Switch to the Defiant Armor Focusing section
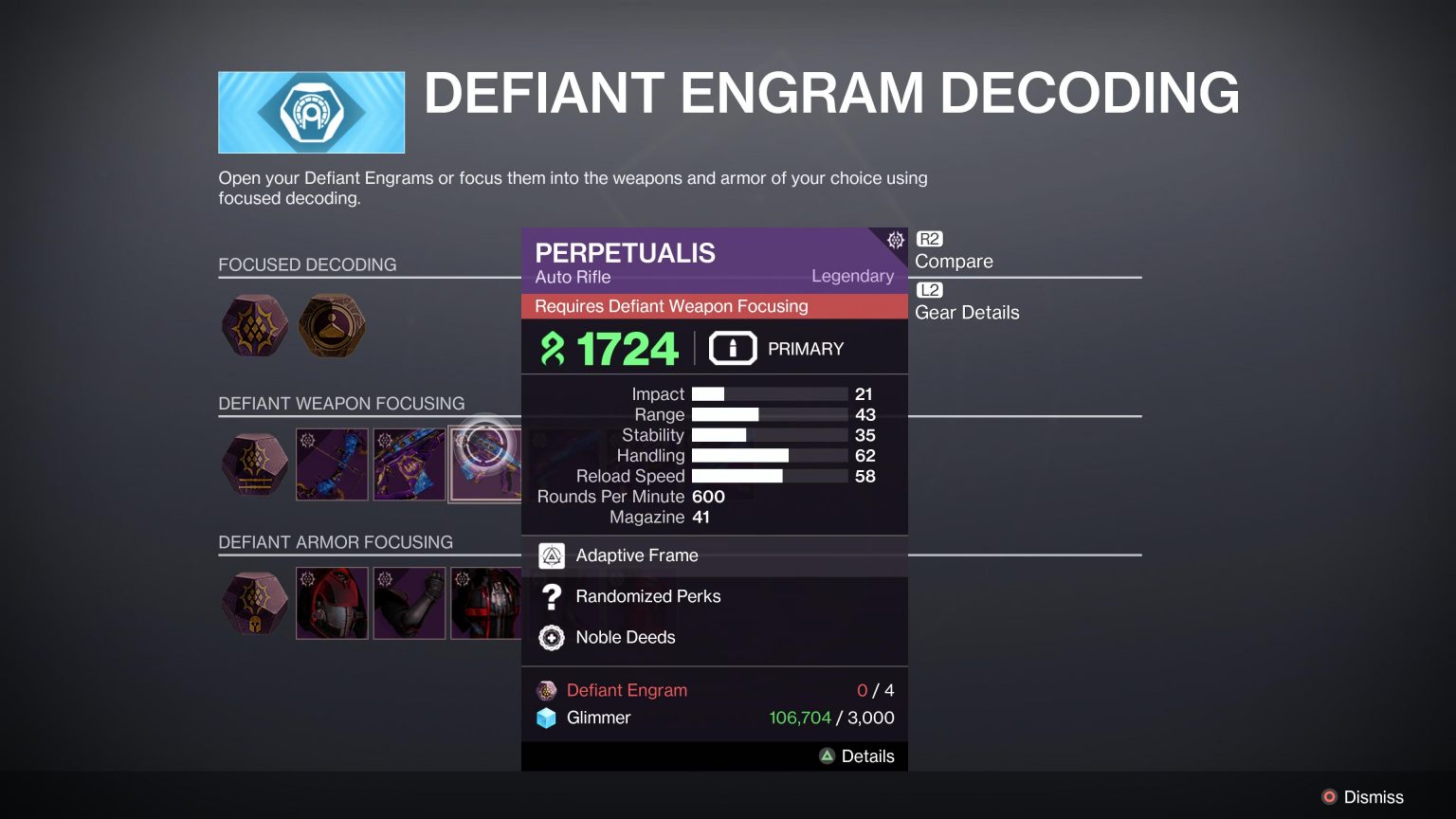Viewport: 1456px width, 819px height. coord(336,541)
